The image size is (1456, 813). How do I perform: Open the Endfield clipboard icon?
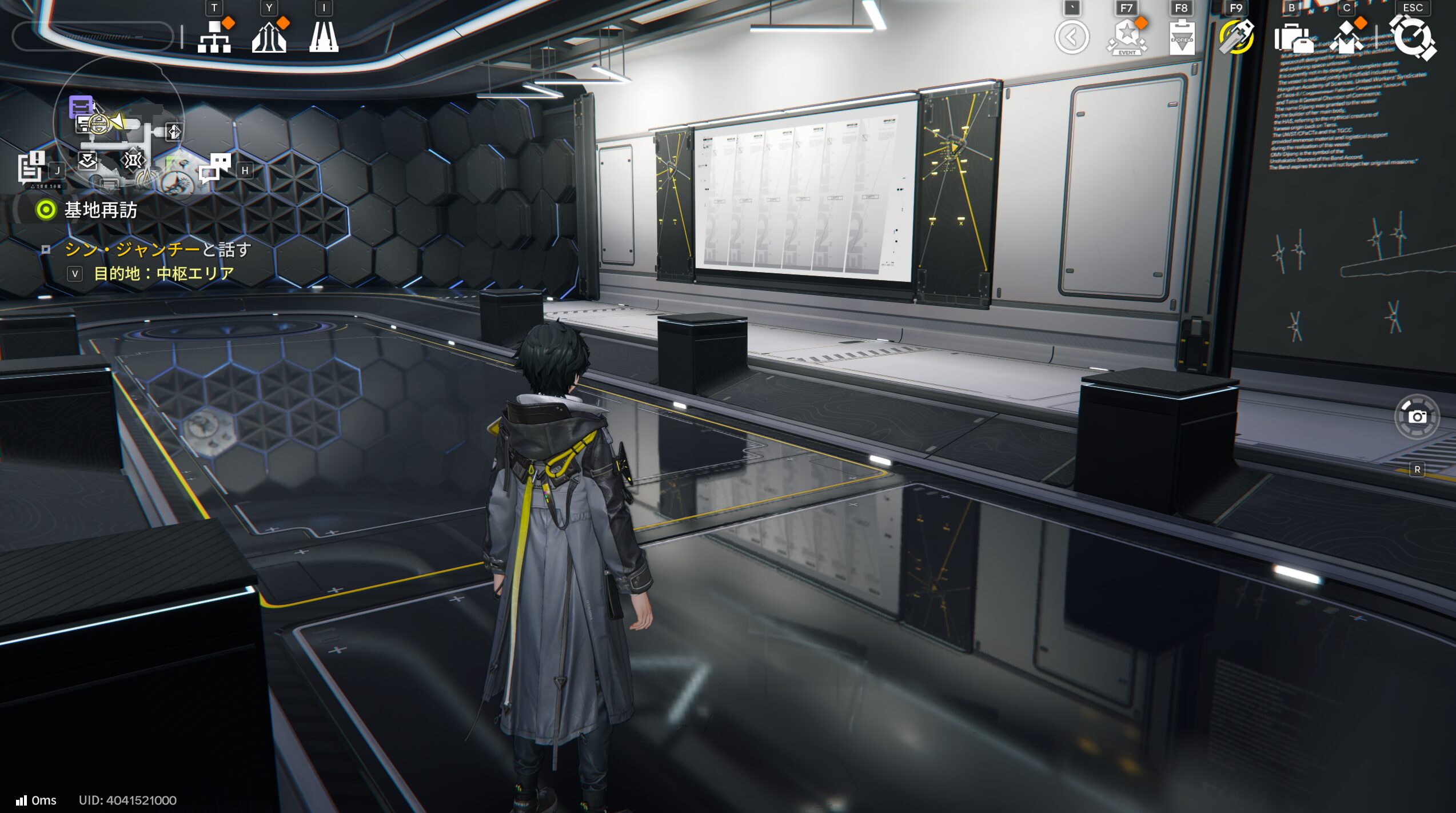point(1182,38)
